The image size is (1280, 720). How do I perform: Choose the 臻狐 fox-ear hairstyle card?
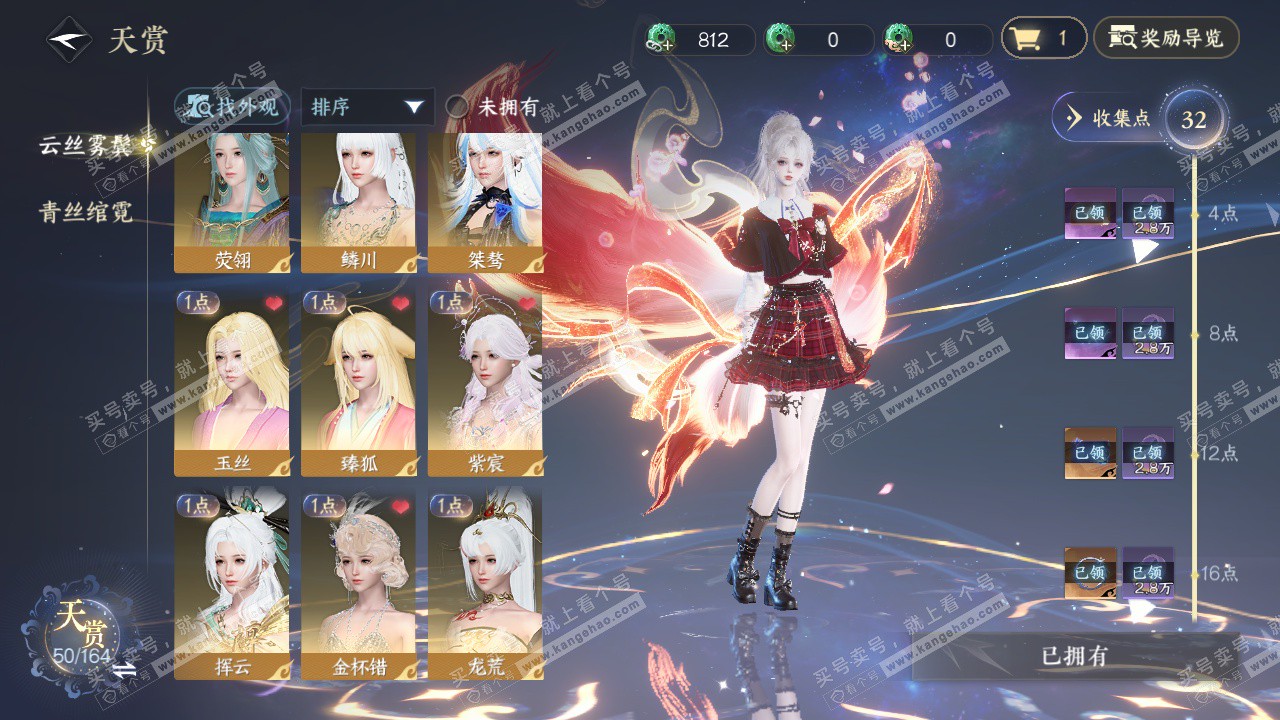[x=359, y=383]
